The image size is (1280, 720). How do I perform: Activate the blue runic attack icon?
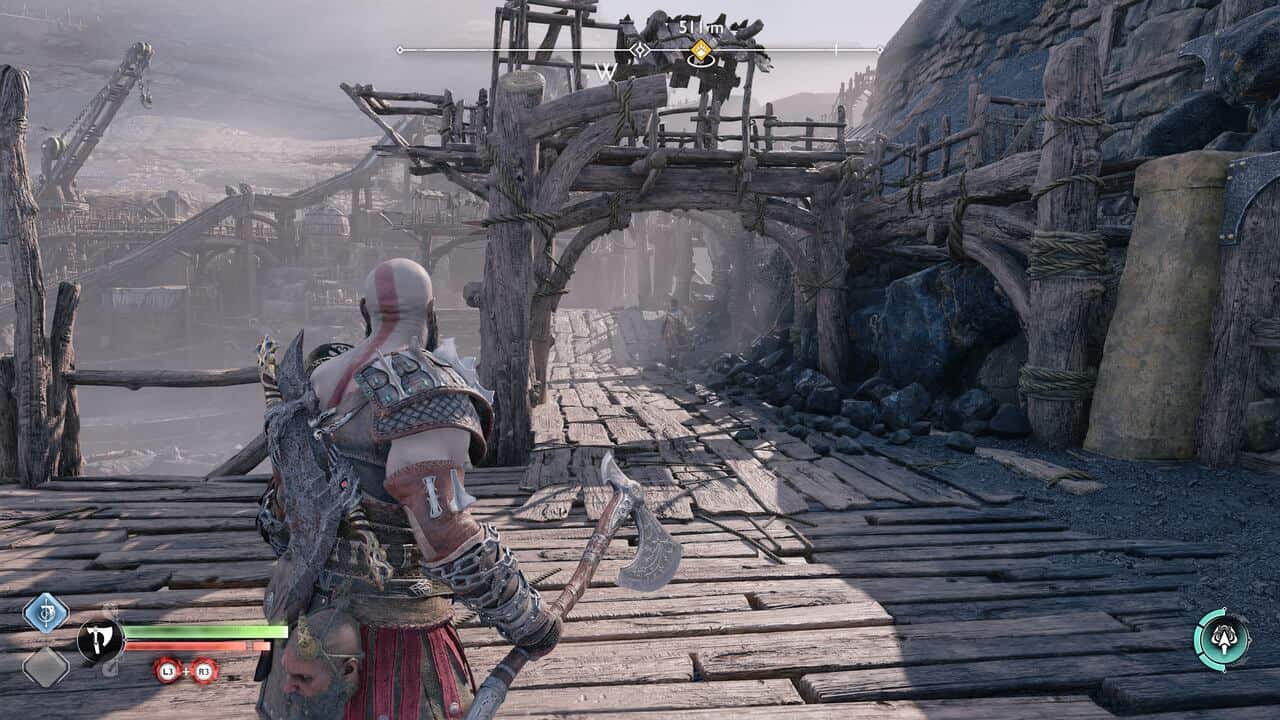pos(46,613)
